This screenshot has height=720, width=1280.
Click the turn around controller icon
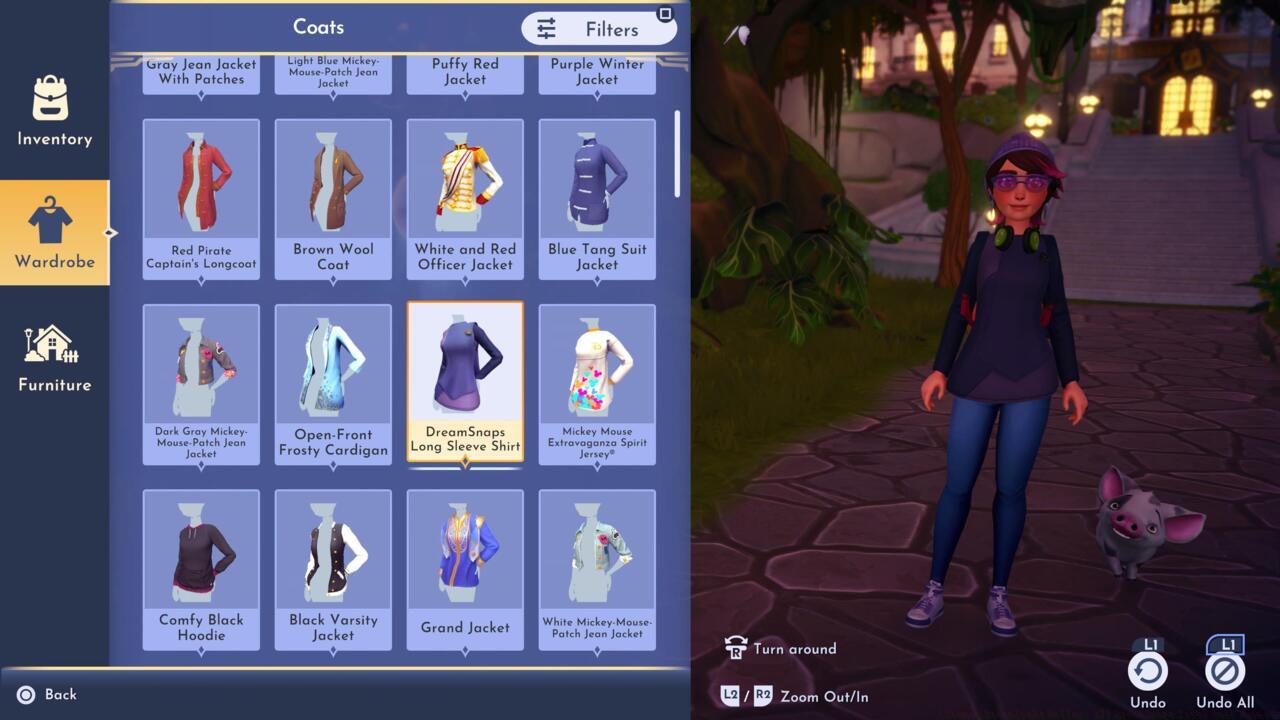tap(735, 648)
